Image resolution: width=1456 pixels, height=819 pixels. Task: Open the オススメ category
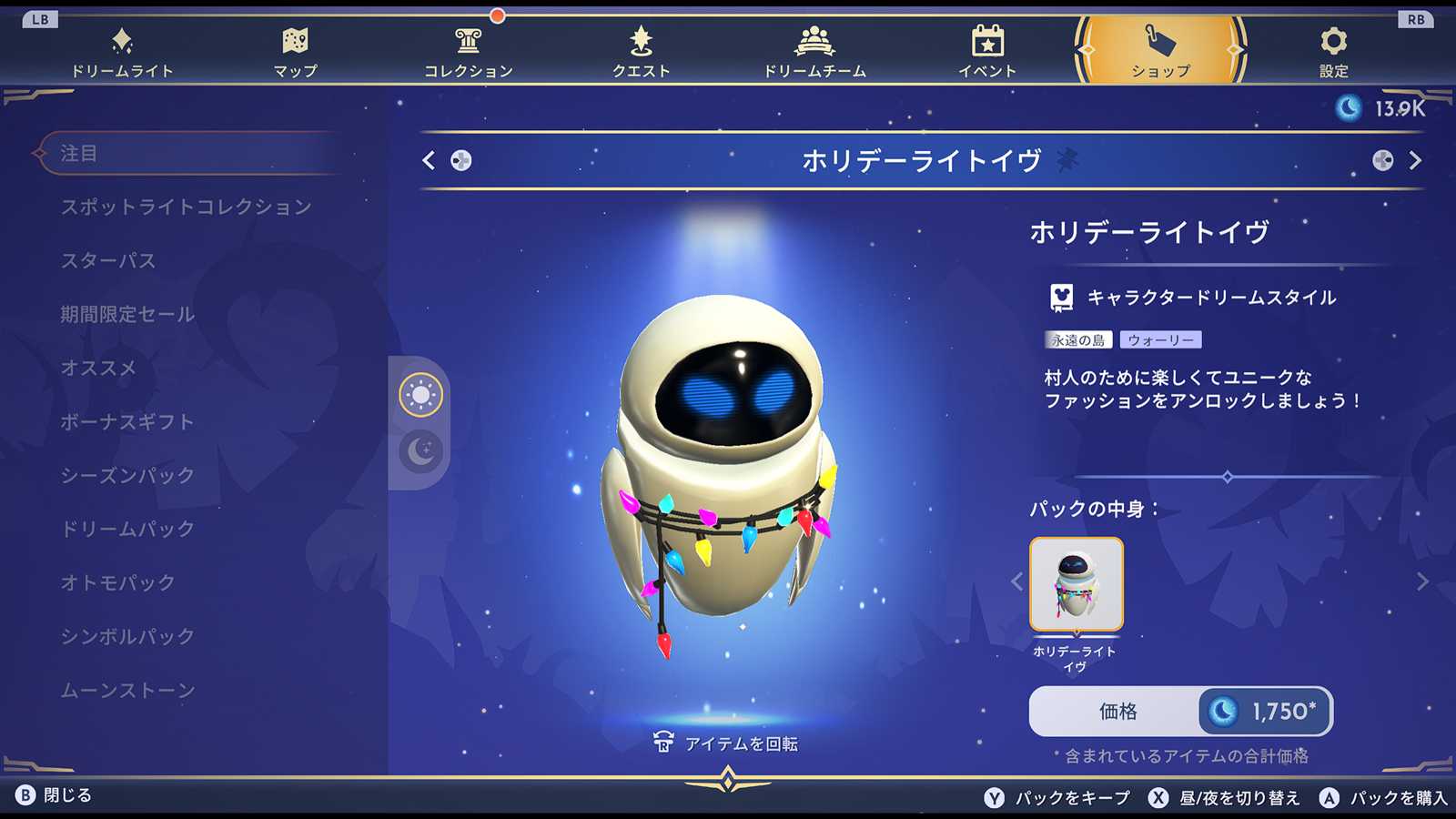tap(98, 369)
